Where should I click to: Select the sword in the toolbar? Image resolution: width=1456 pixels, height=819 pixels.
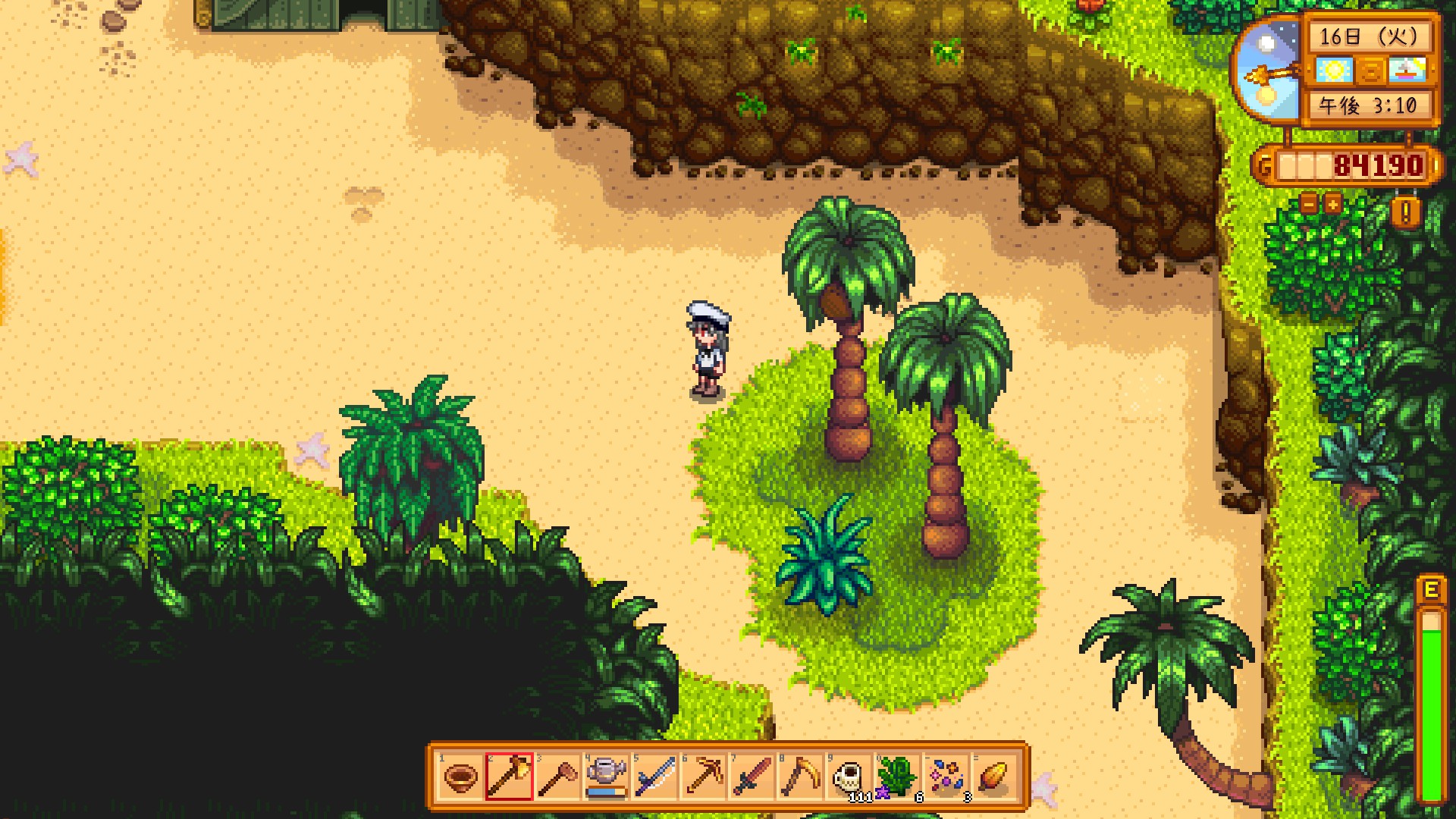752,777
